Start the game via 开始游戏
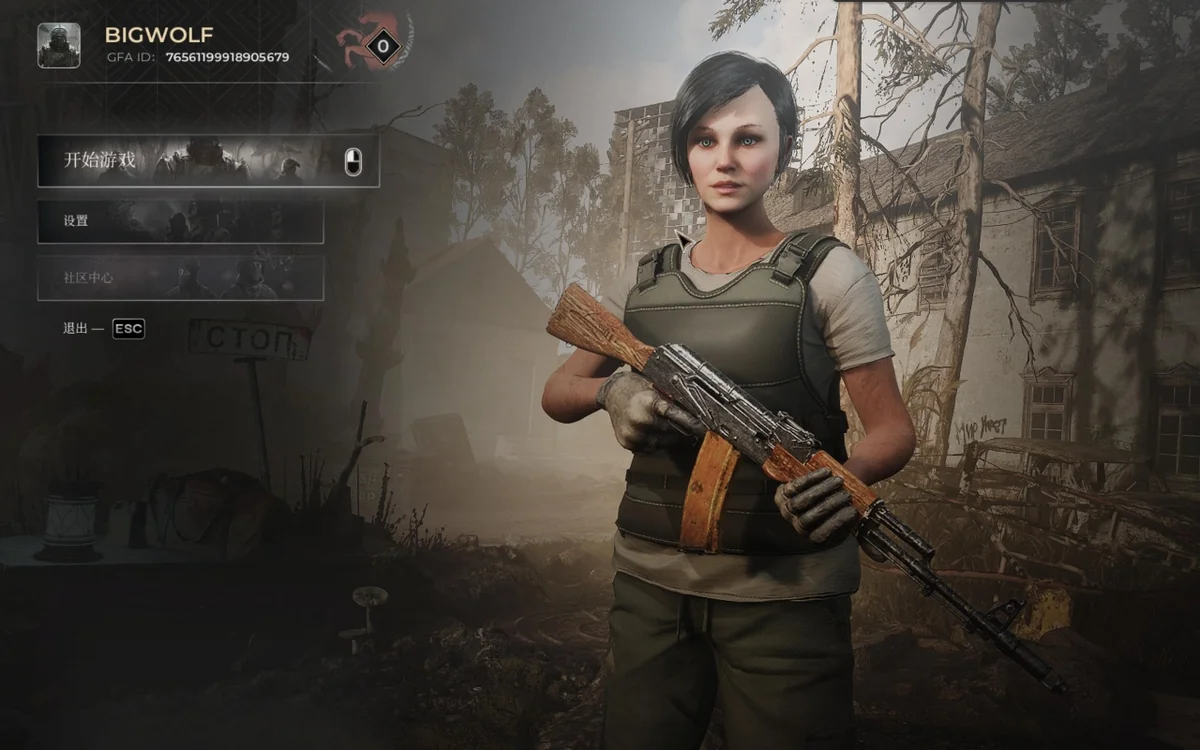The width and height of the screenshot is (1200, 750). (208, 160)
